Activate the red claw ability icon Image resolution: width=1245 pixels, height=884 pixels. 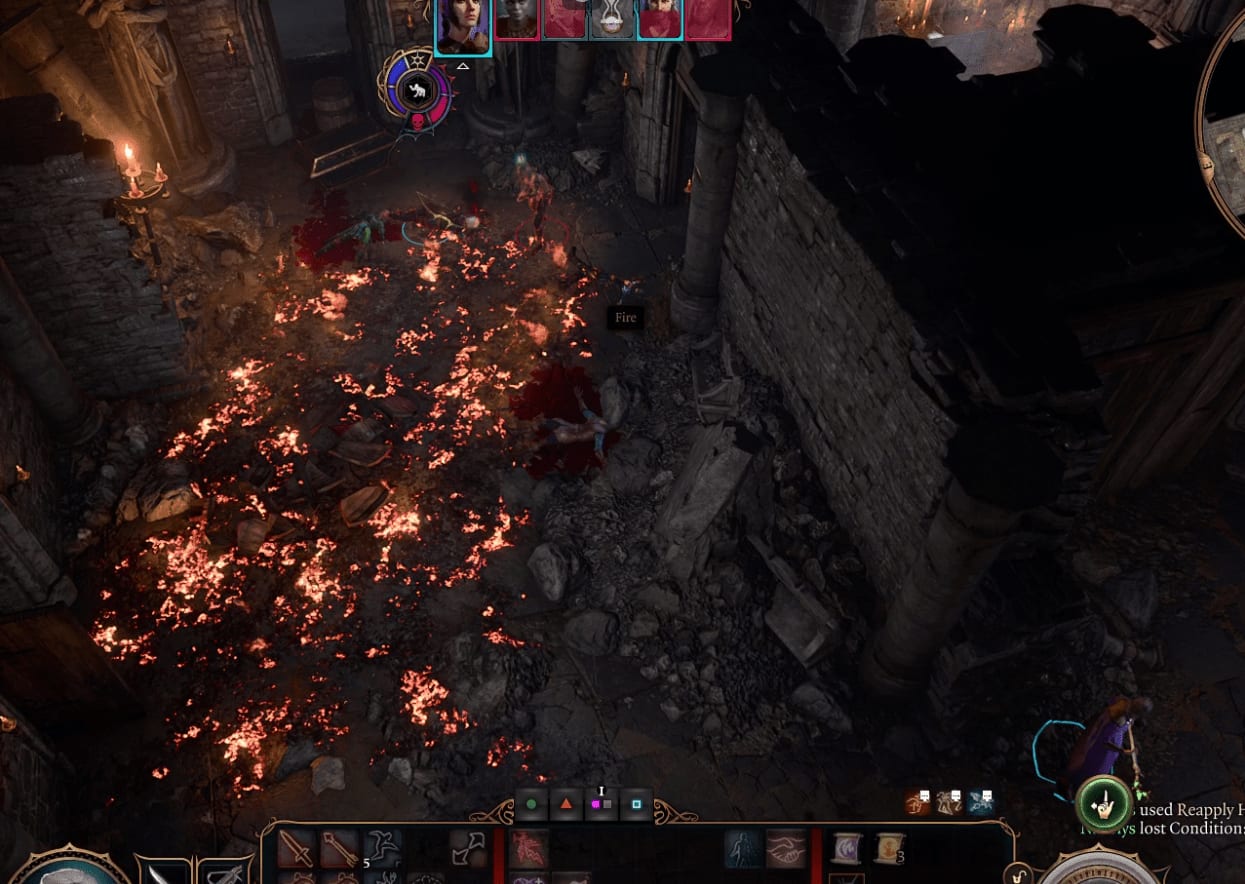(x=529, y=849)
